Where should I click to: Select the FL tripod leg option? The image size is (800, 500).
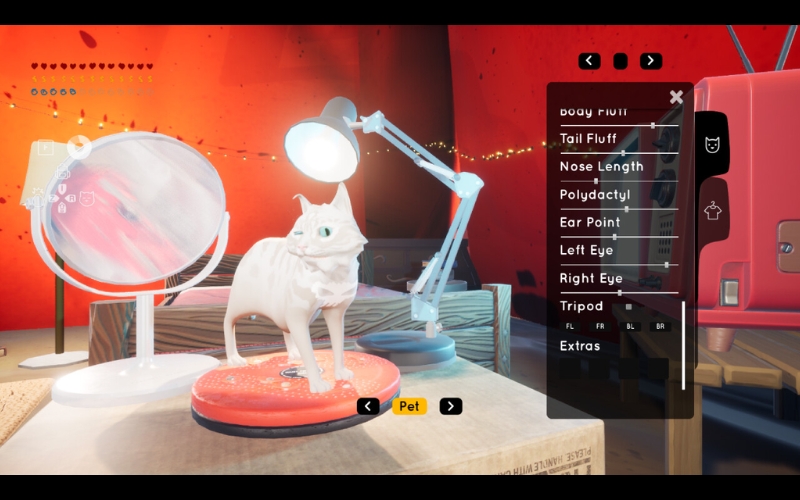coord(570,327)
